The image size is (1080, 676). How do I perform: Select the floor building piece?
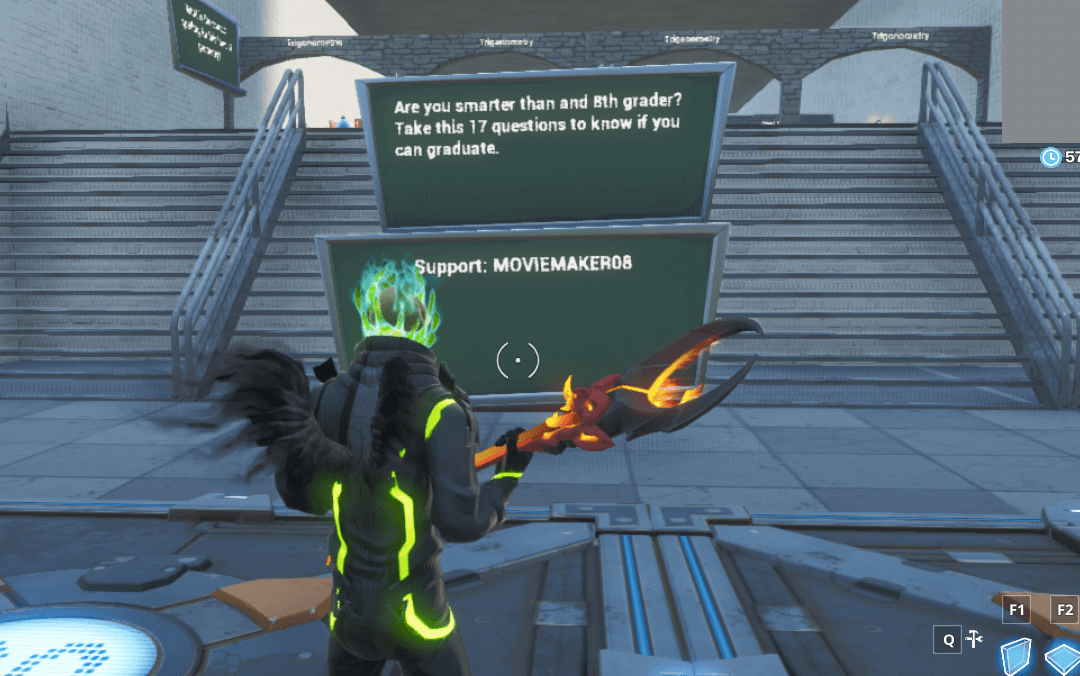pos(1062,659)
